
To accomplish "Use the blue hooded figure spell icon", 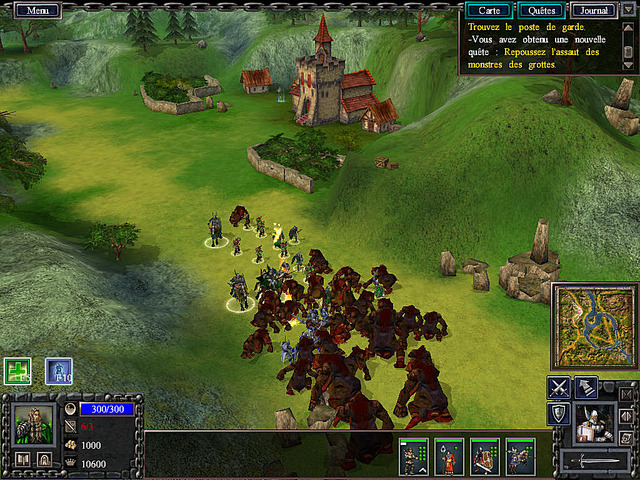I will (58, 371).
